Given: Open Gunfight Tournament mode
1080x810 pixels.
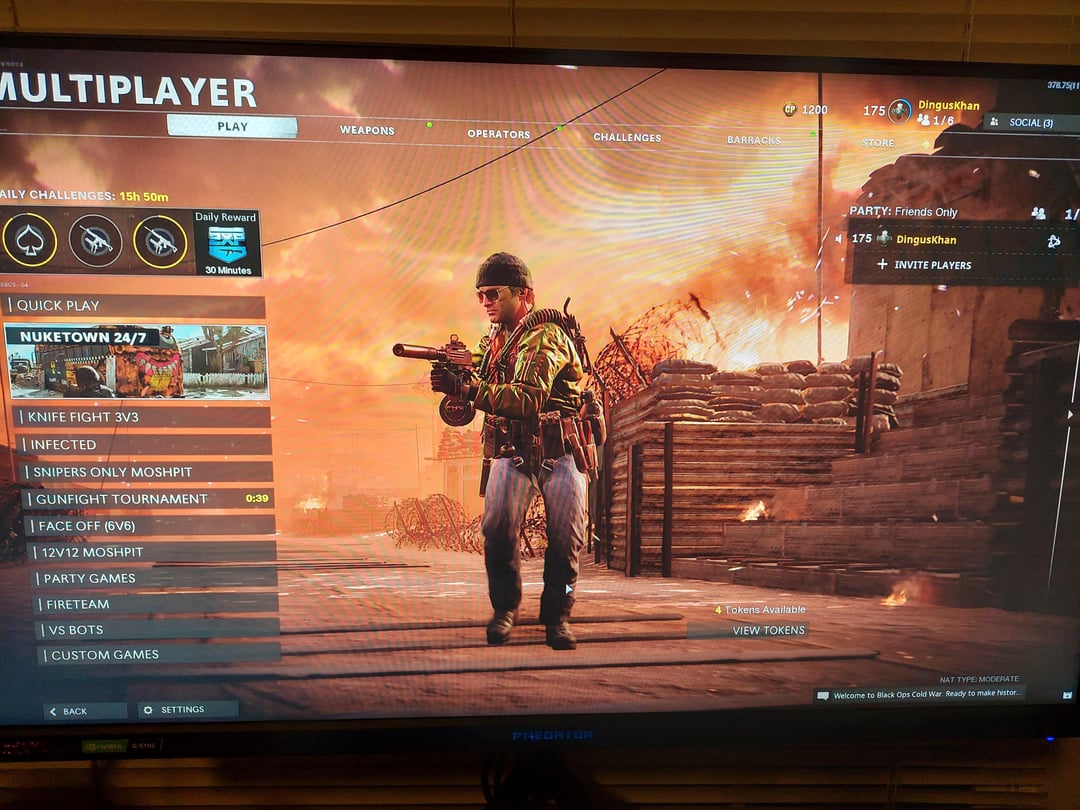Looking at the screenshot, I should [148, 499].
